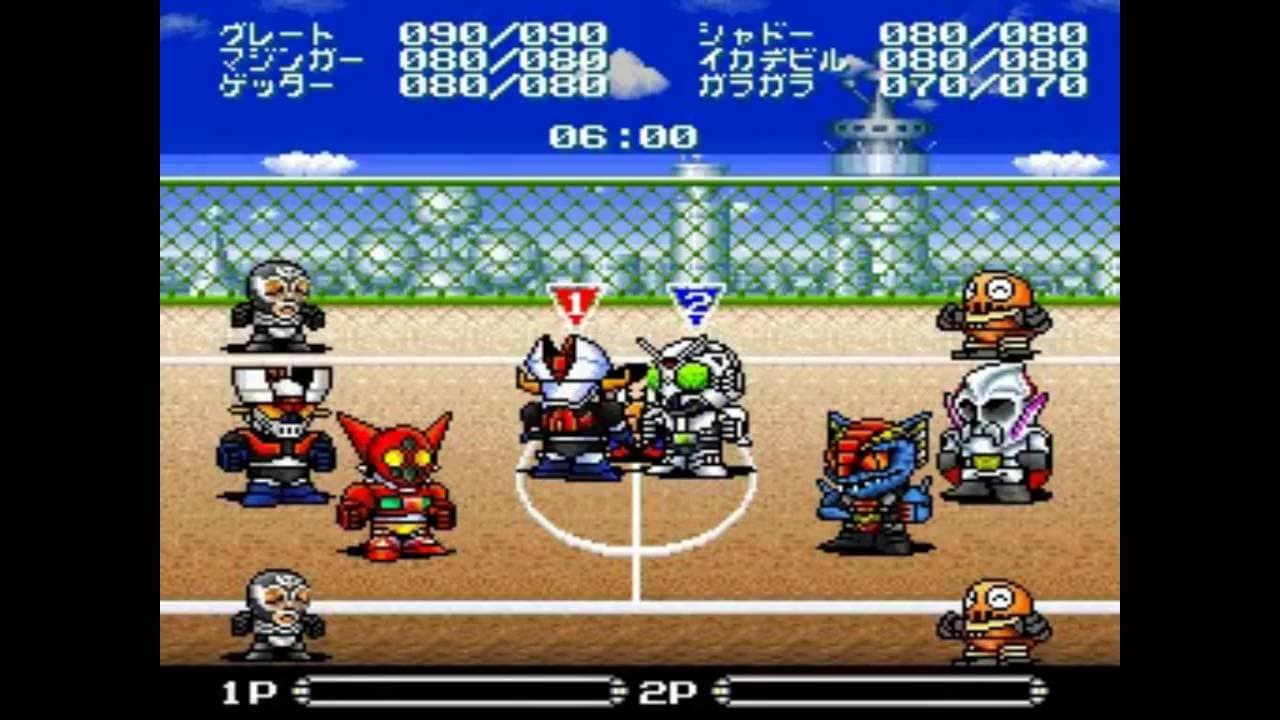Select the orange robot in the bottom right corner
The height and width of the screenshot is (720, 1280).
point(990,620)
